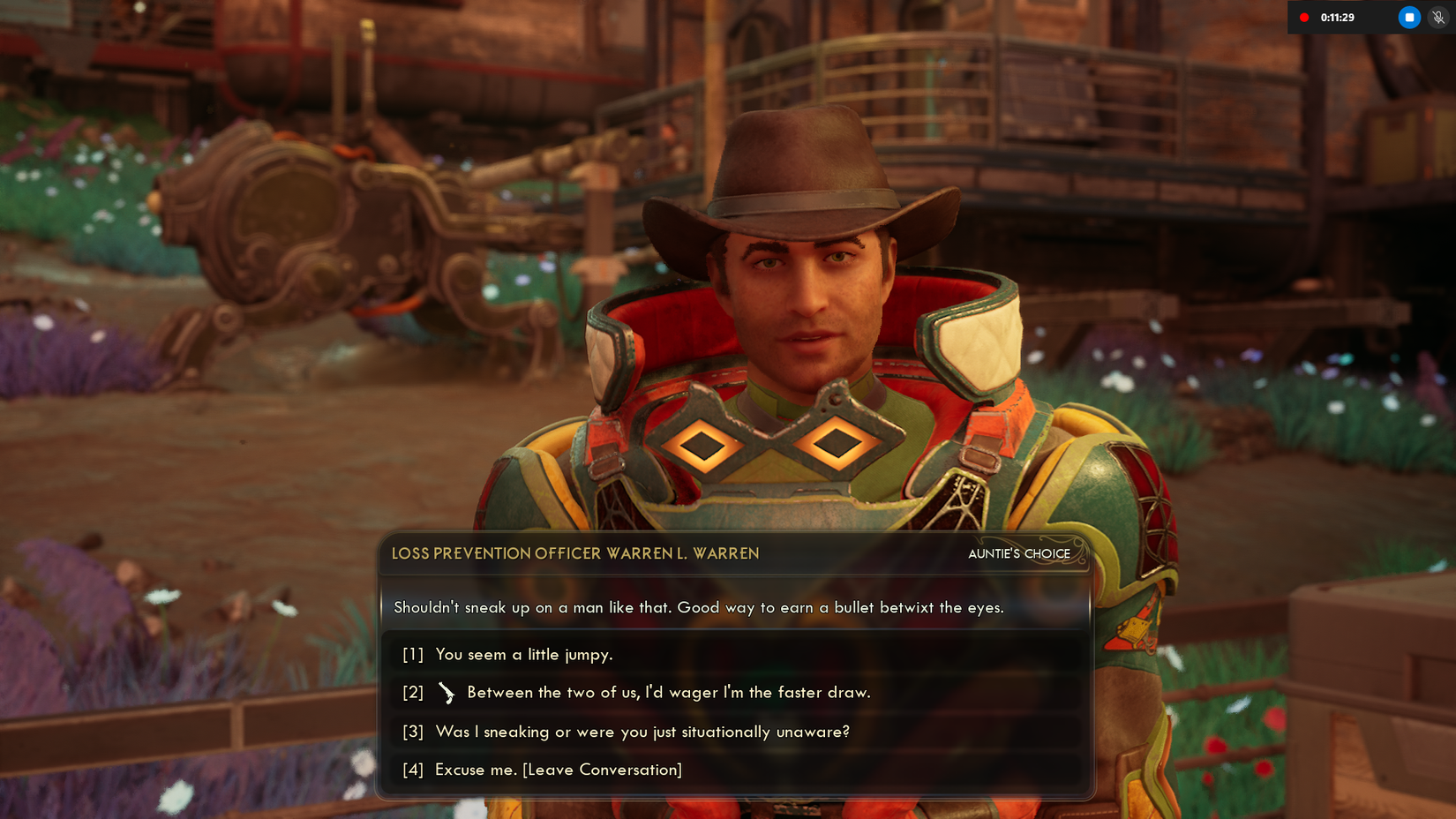Click the blue stop recording button
1456x819 pixels.
1408,17
